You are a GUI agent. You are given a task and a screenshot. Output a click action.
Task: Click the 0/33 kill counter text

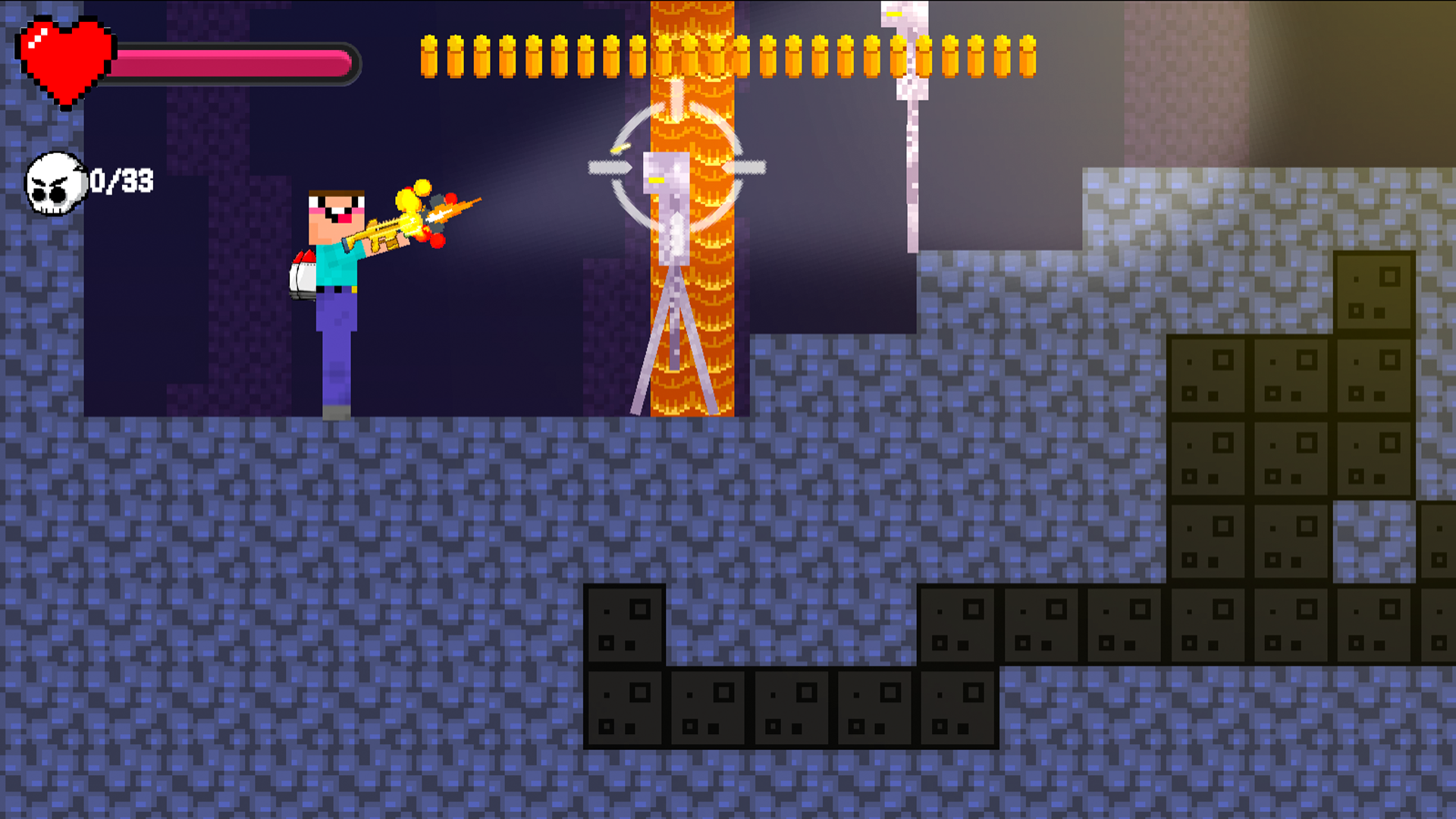[x=121, y=180]
